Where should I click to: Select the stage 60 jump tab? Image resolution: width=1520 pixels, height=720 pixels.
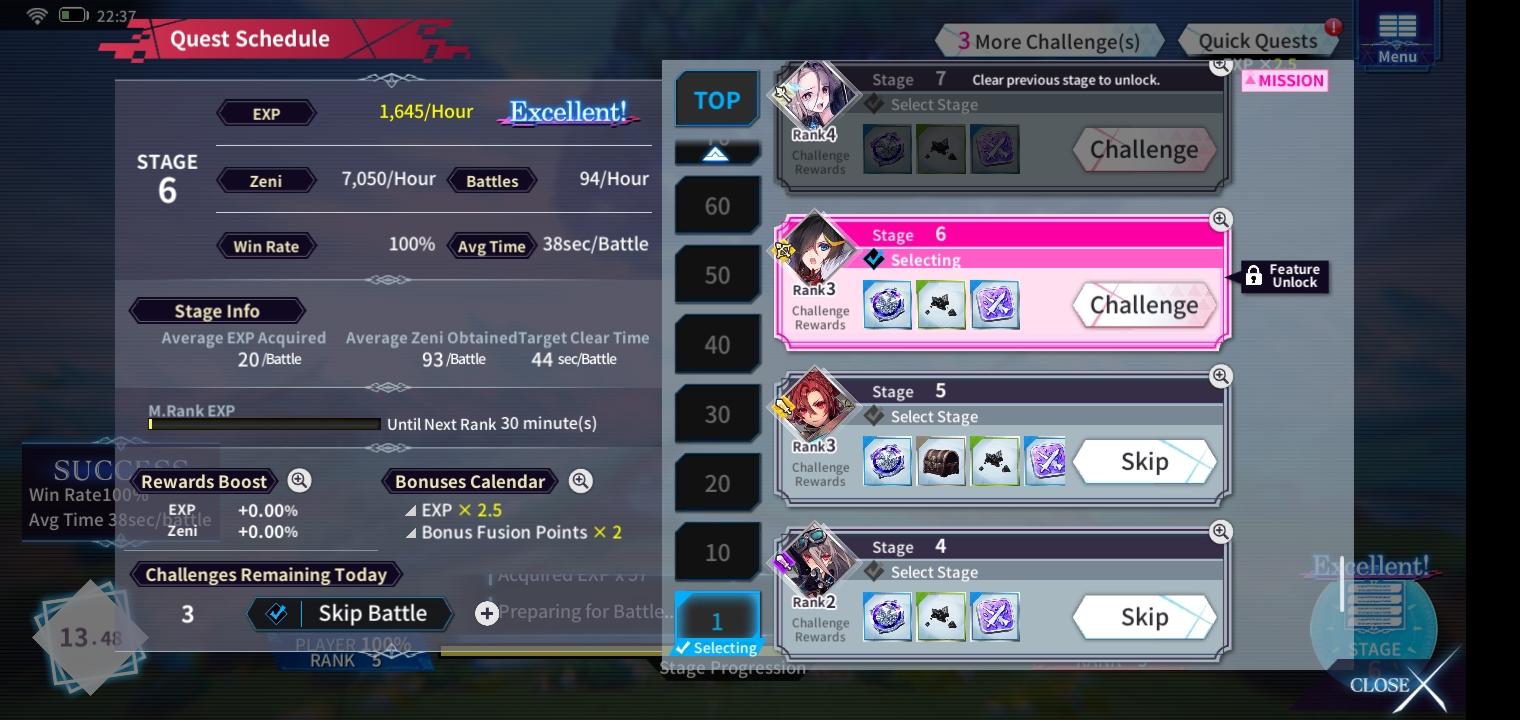pos(717,204)
